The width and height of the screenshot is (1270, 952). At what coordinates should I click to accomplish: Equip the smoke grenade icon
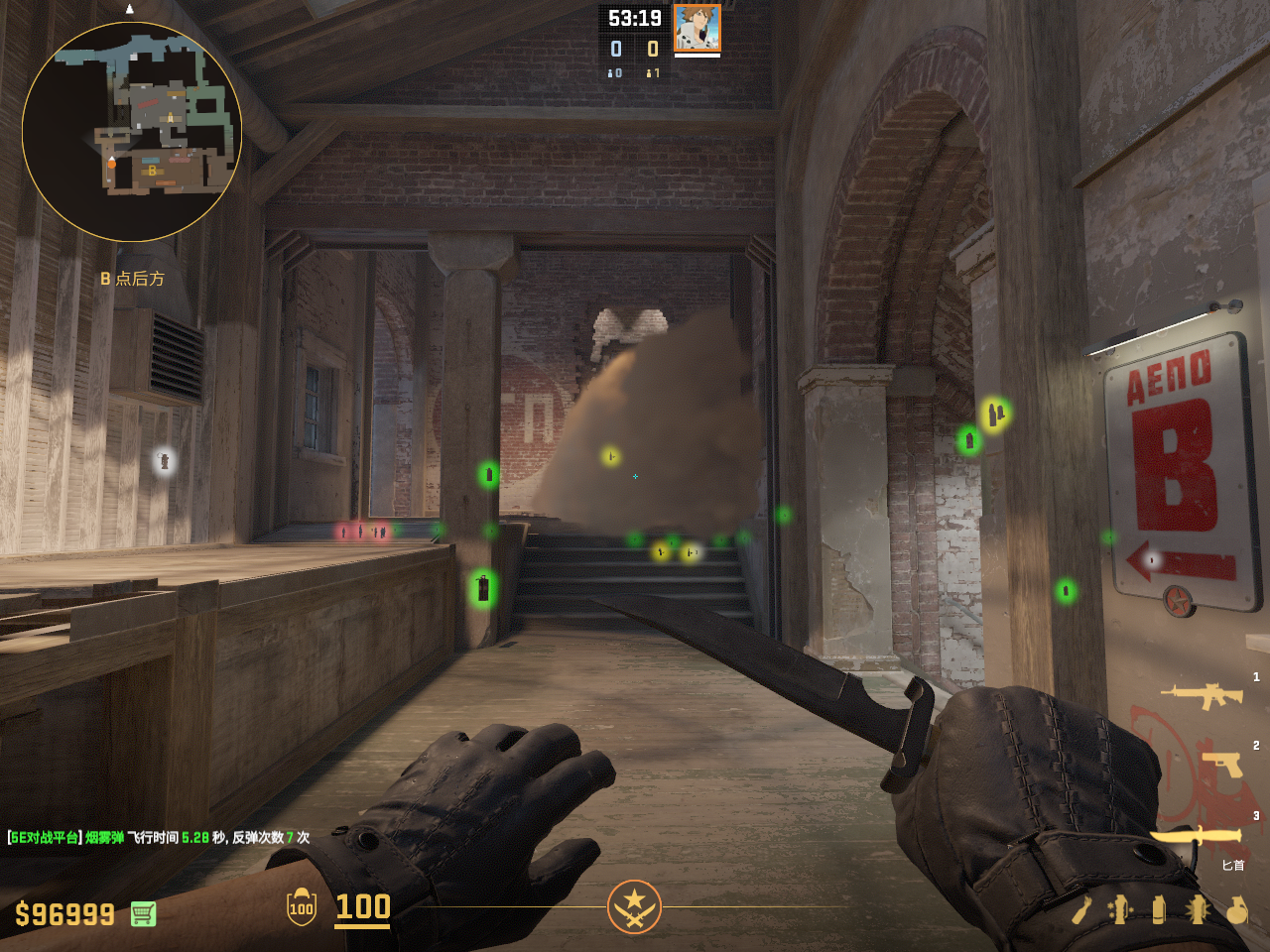click(x=1159, y=909)
